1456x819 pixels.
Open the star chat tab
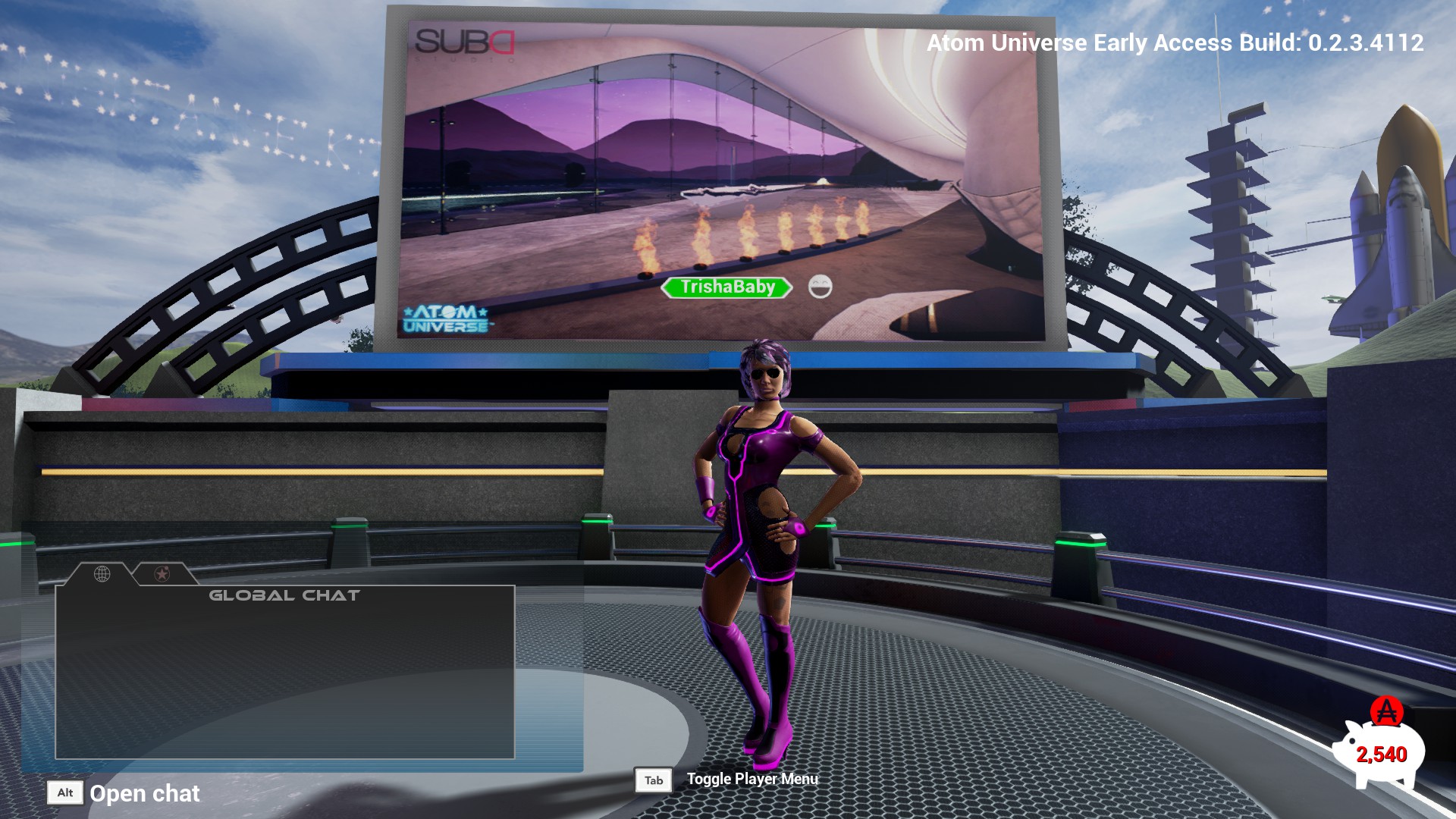[x=162, y=574]
